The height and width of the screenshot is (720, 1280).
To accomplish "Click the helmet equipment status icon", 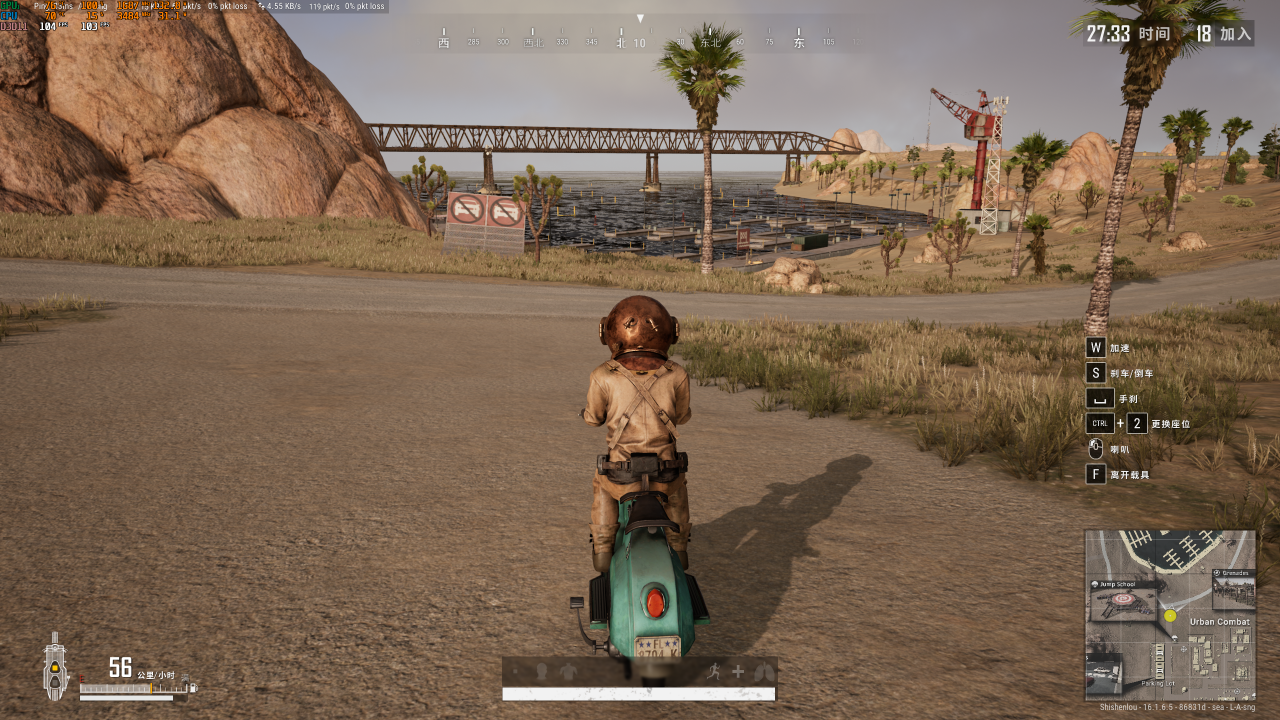I will point(542,671).
